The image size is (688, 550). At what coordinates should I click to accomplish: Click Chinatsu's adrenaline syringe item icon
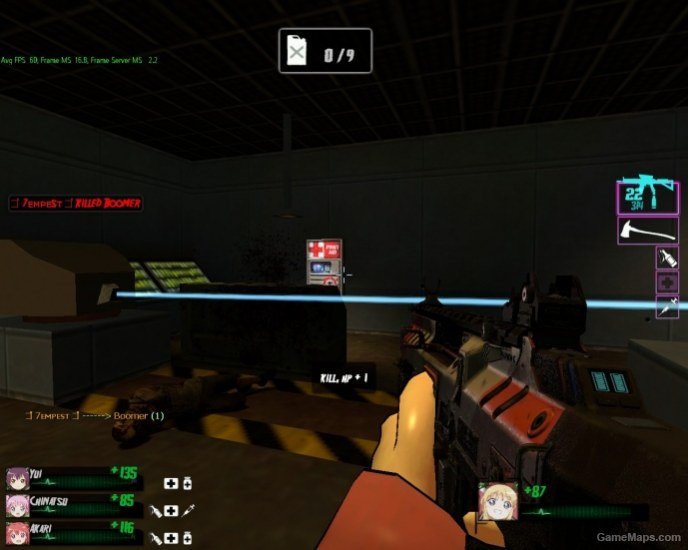tap(188, 510)
